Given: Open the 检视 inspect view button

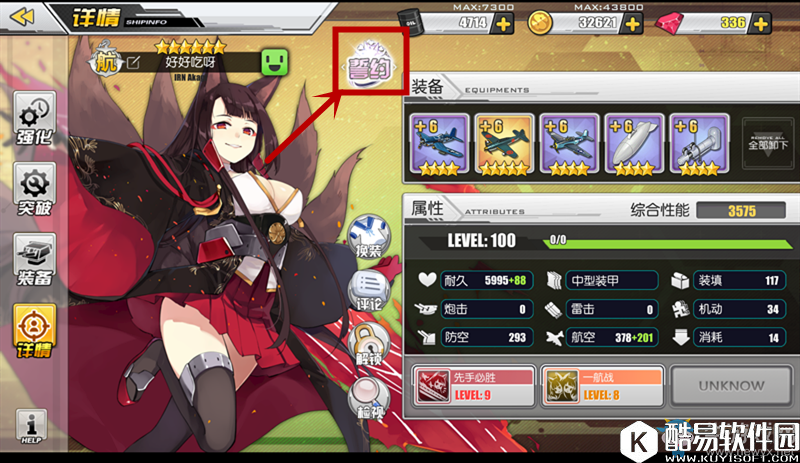Looking at the screenshot, I should coord(368,399).
